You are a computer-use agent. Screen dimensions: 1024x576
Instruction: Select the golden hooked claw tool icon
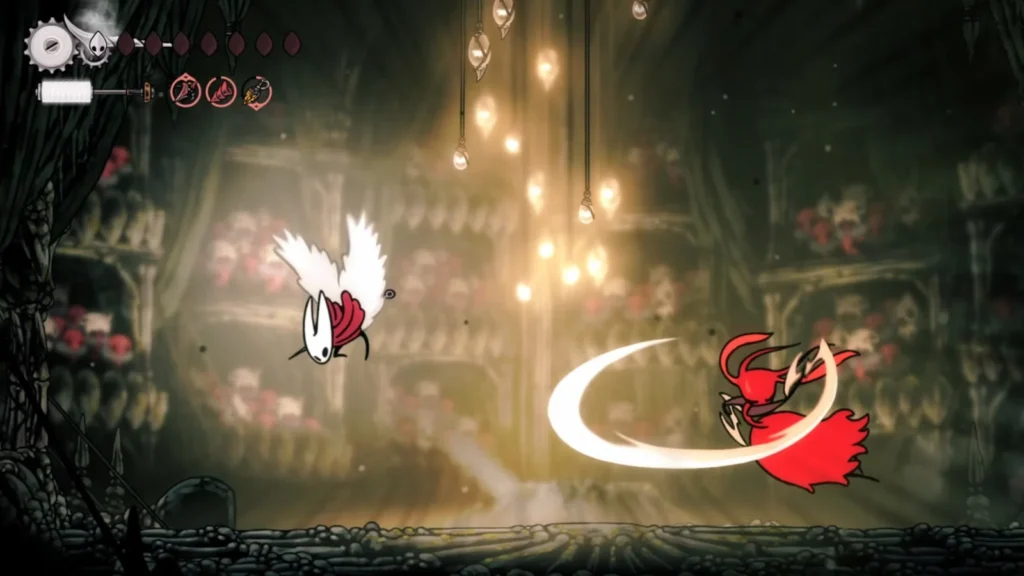(x=257, y=93)
